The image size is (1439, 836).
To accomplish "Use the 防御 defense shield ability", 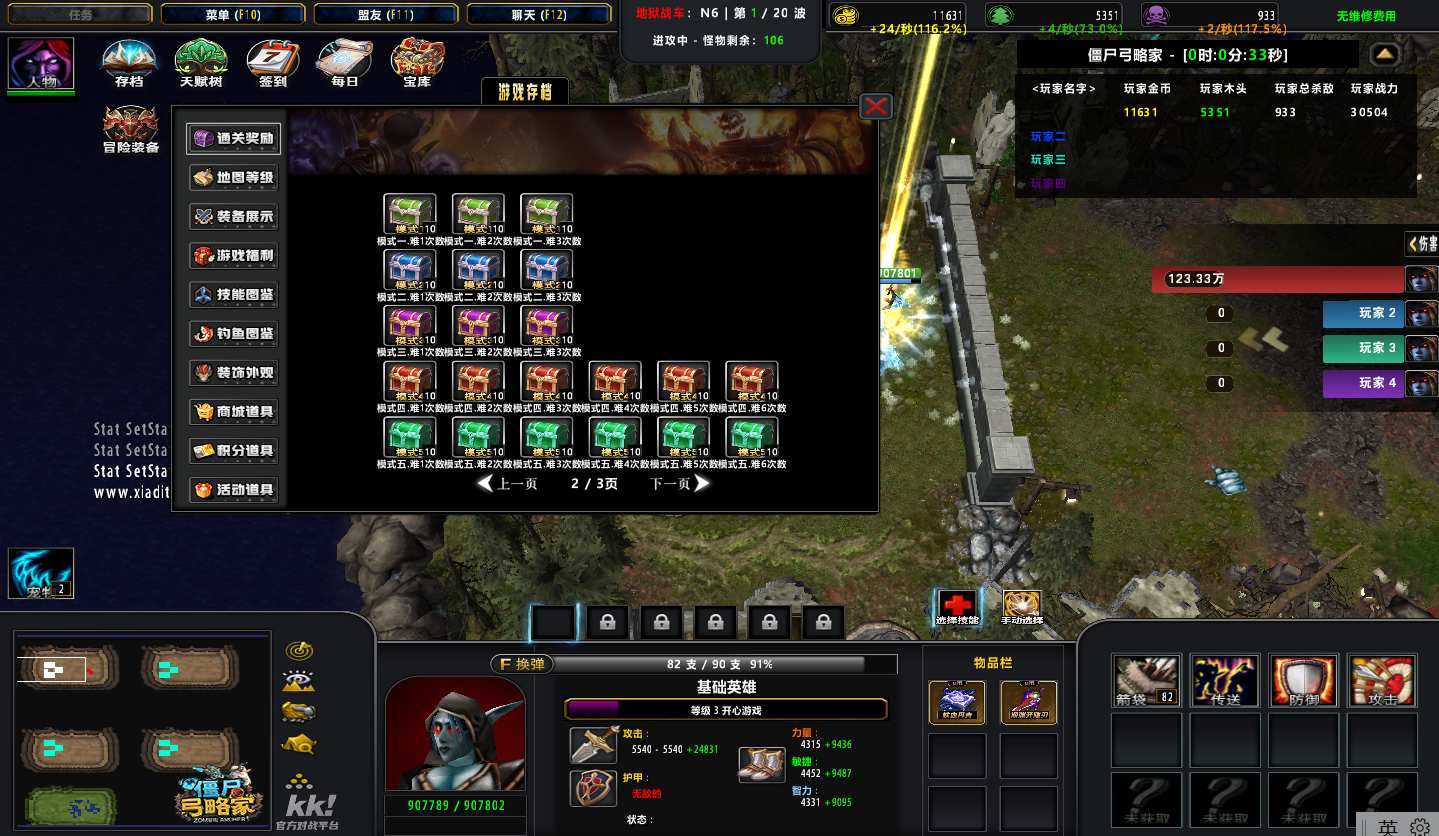I will [1303, 681].
